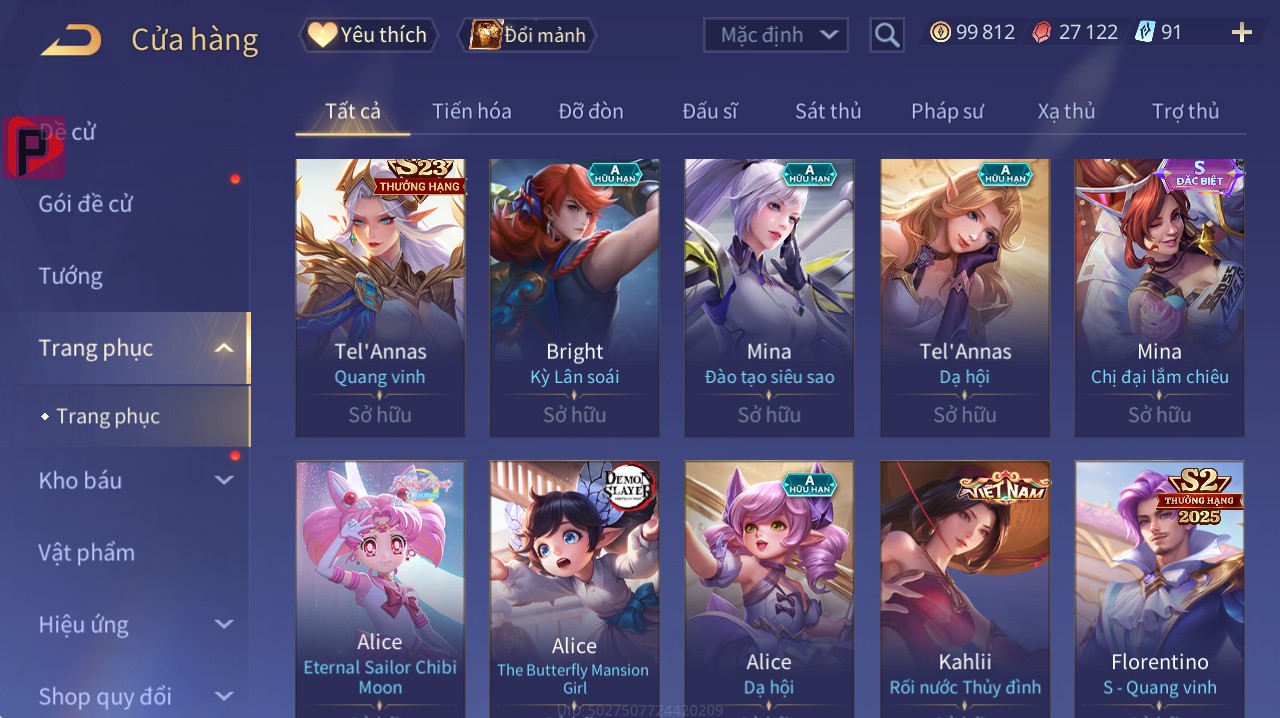The width and height of the screenshot is (1280, 718).
Task: Show the Sát thủ skins tab
Action: coord(827,111)
